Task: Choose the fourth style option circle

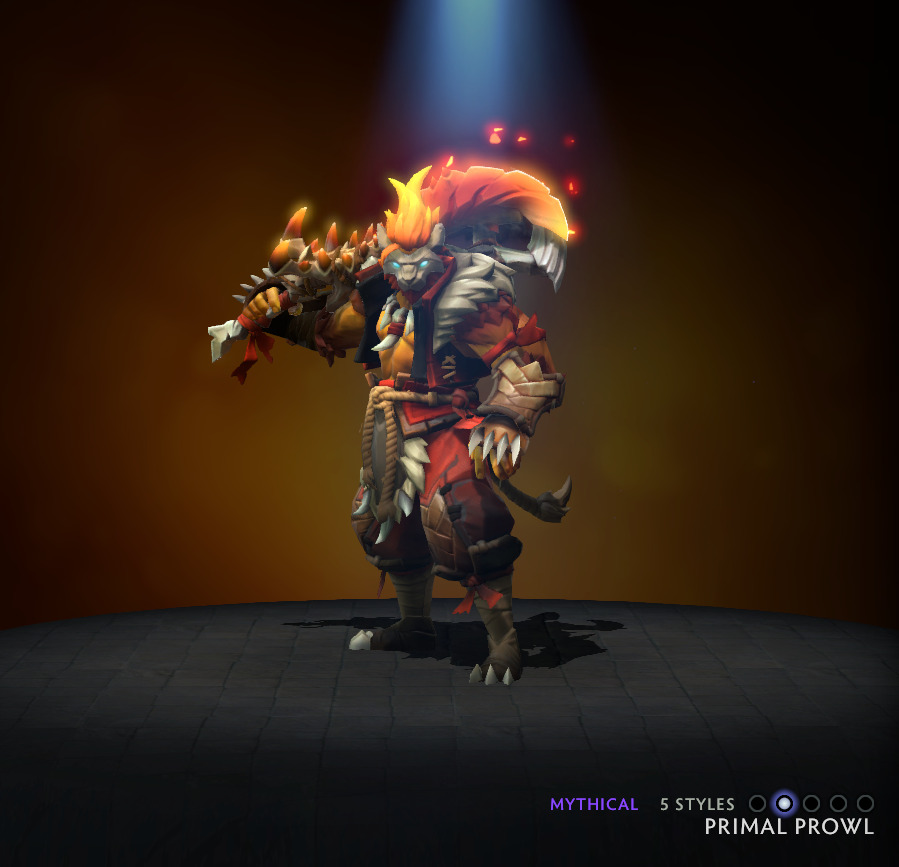Action: [x=839, y=803]
